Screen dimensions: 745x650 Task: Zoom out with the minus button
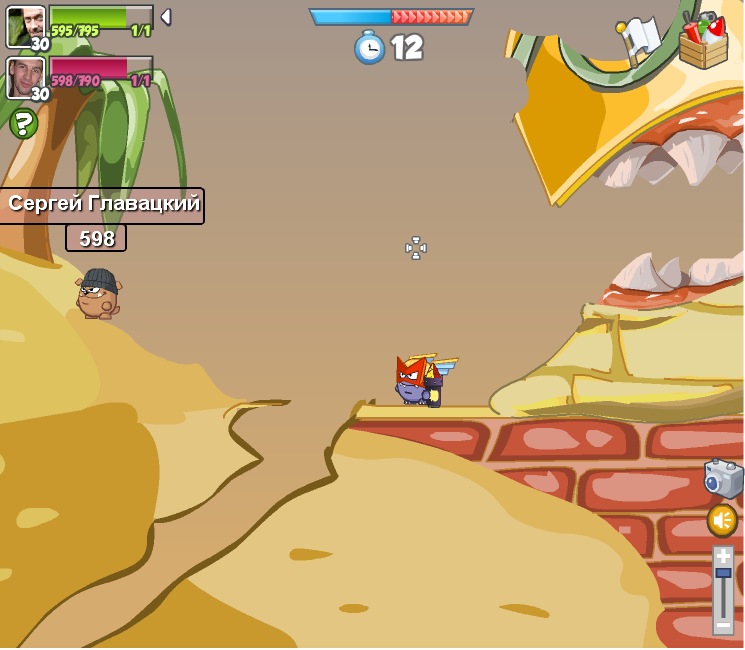coord(723,625)
